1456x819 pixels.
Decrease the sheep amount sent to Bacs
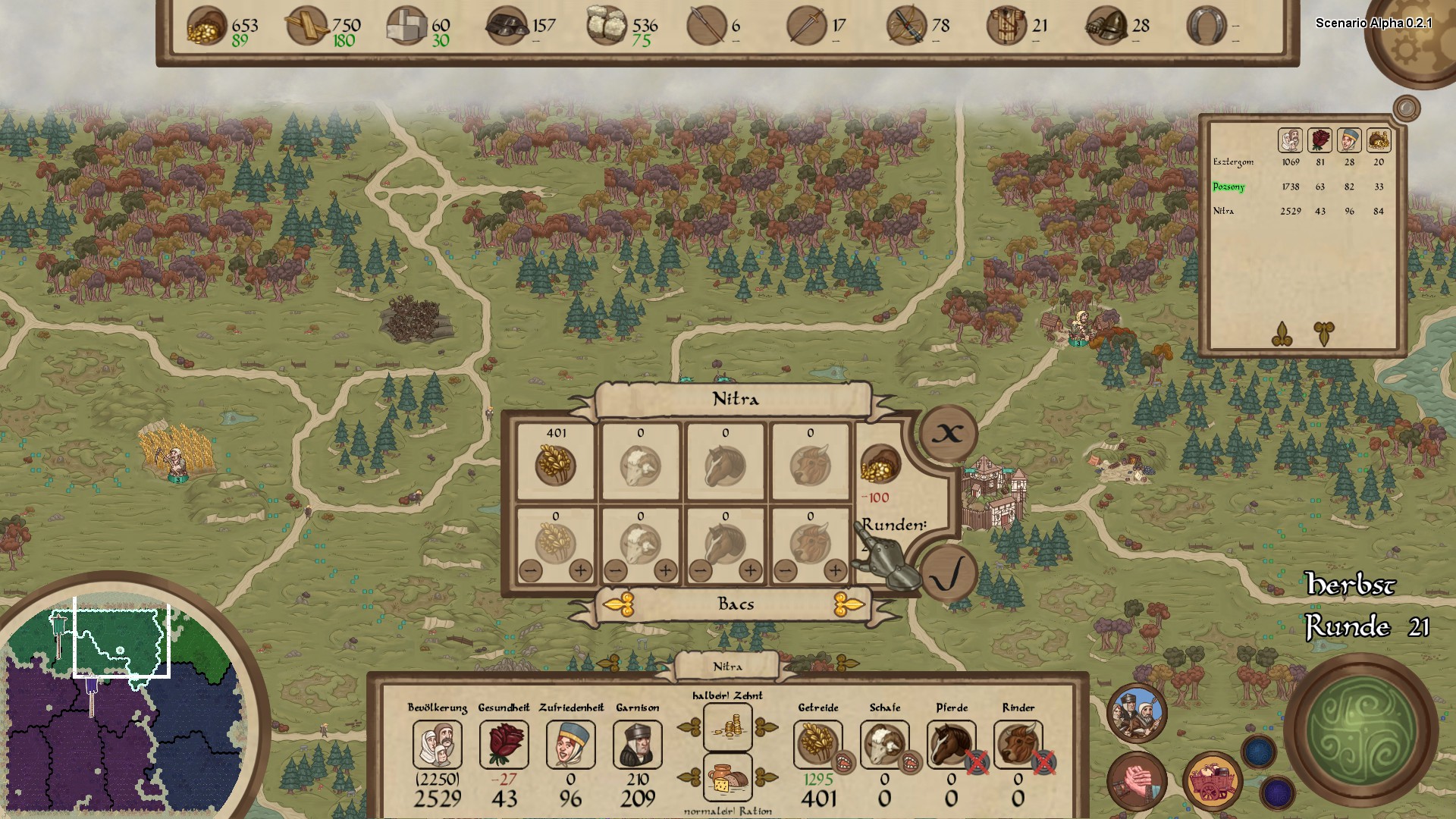pos(616,570)
